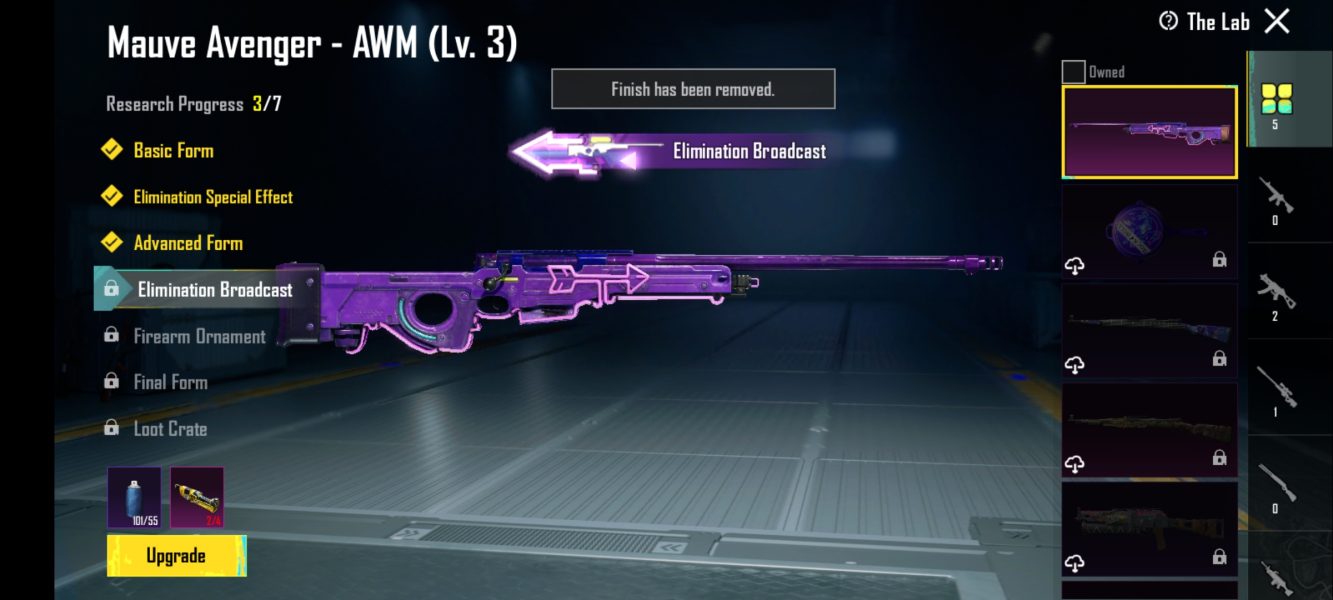This screenshot has height=600, width=1333.
Task: Select the purple Mauve Avenger AWM thumbnail
Action: coord(1149,132)
